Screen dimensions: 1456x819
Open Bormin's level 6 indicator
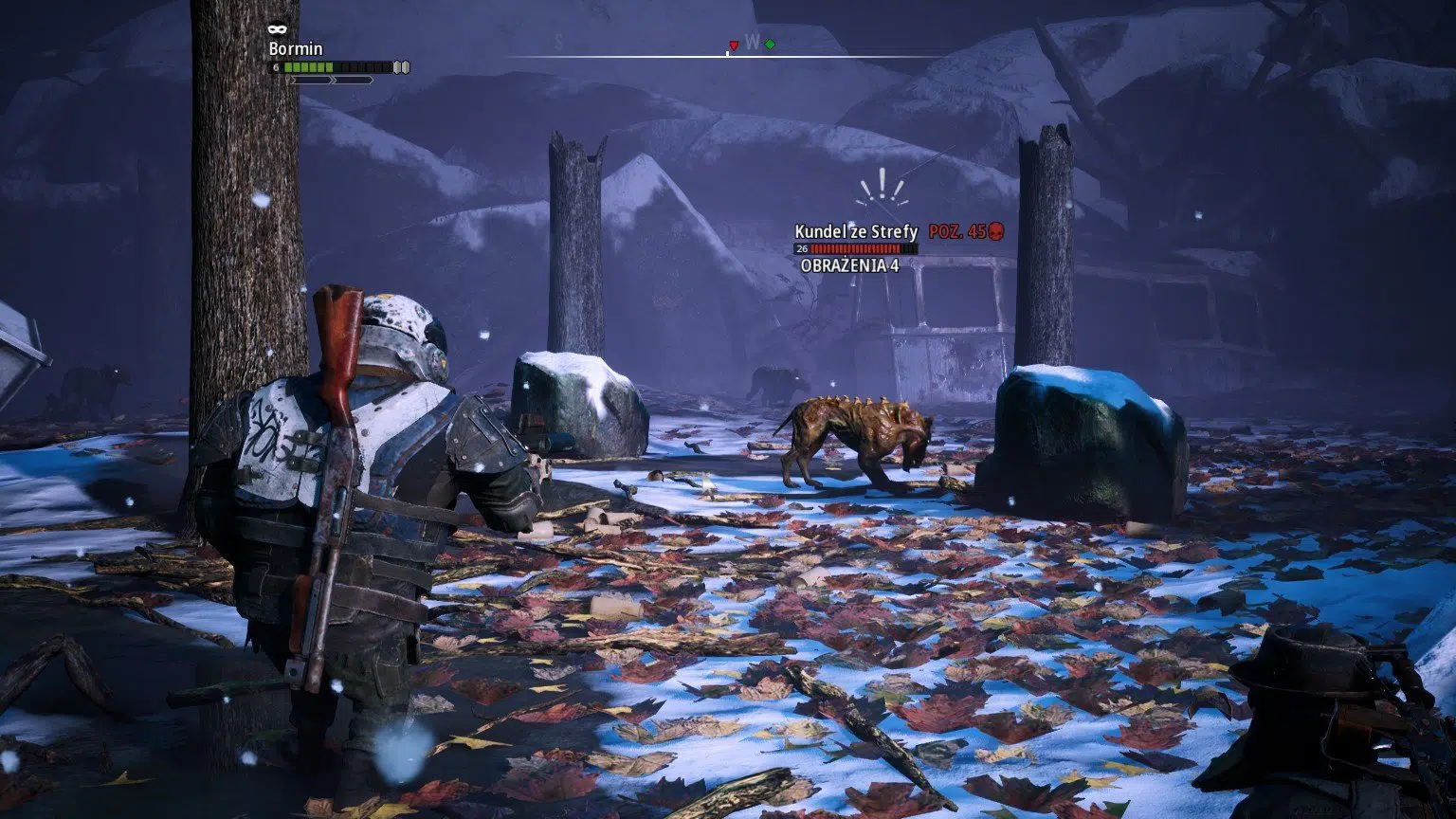pyautogui.click(x=276, y=67)
